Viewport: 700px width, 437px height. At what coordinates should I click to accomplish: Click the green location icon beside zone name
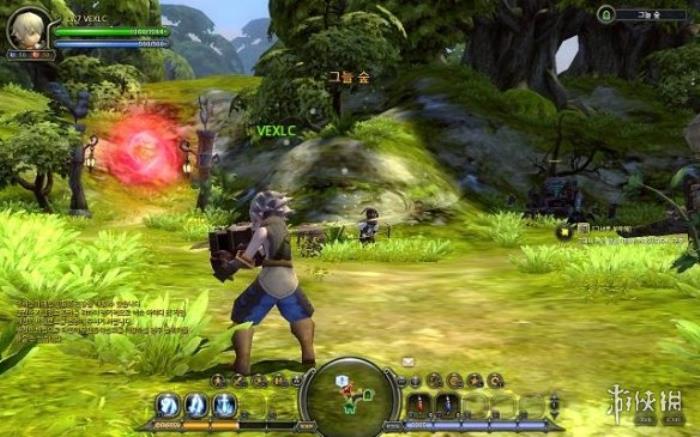tap(605, 14)
